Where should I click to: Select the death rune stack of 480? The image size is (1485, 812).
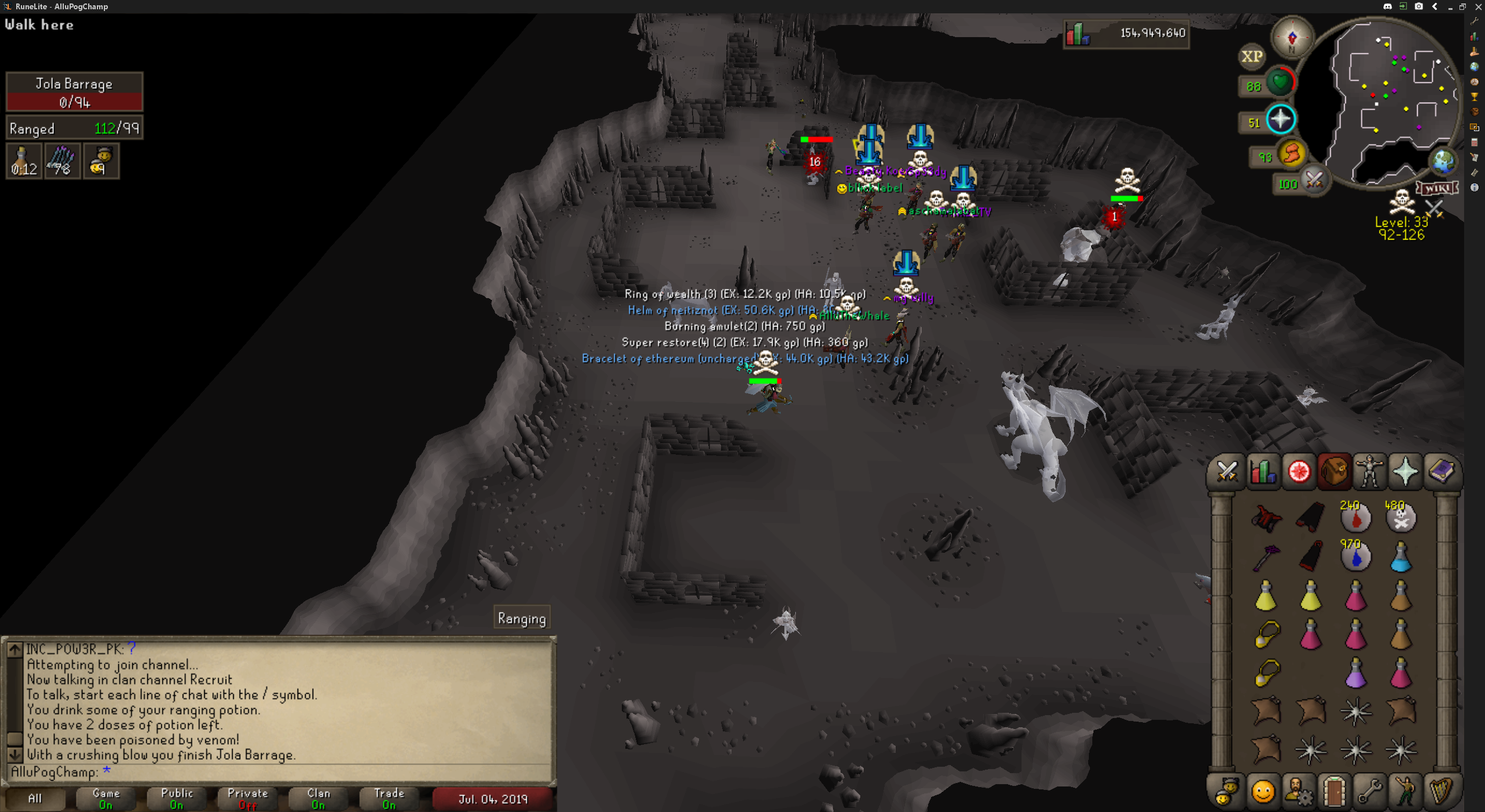1400,518
